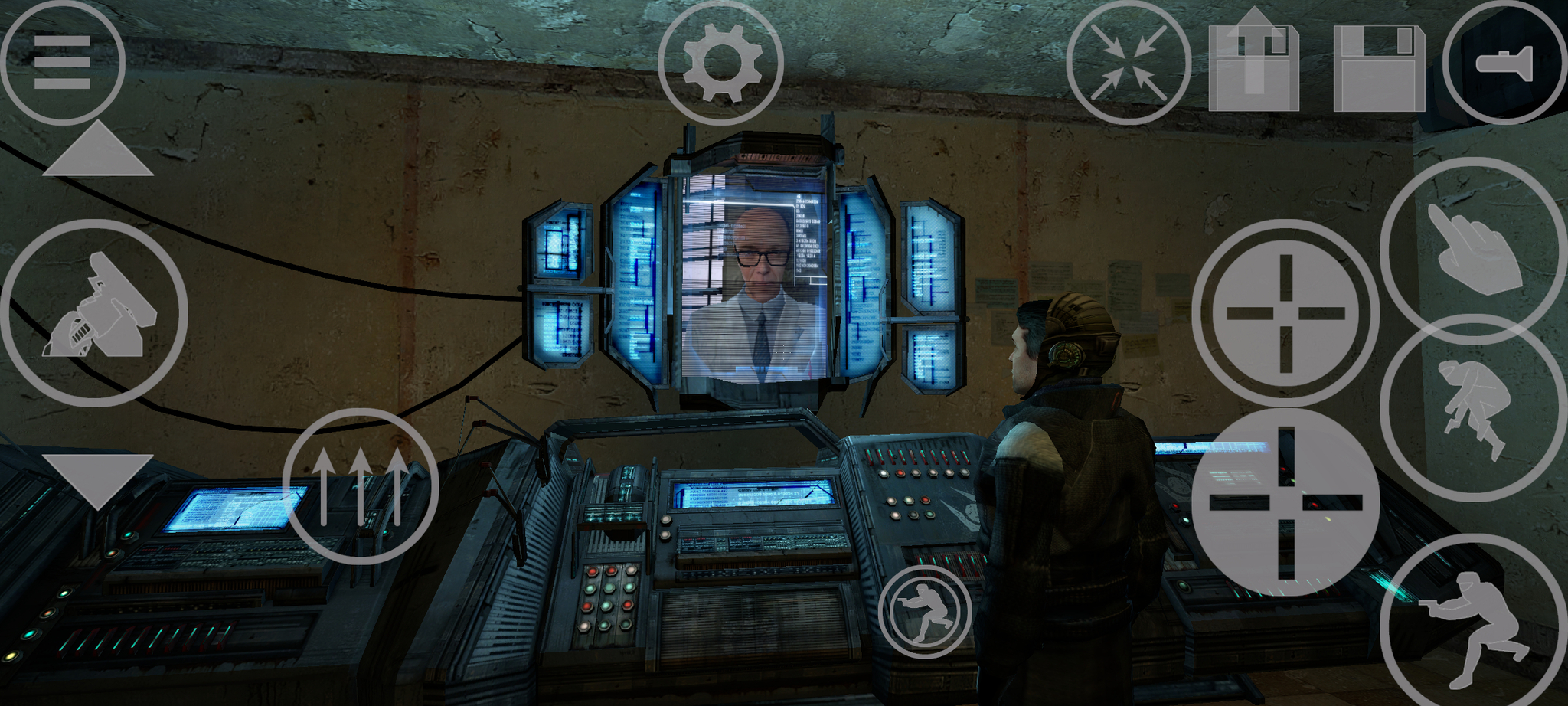This screenshot has height=706, width=1568.
Task: Tap the triple up arrows button
Action: pyautogui.click(x=361, y=487)
